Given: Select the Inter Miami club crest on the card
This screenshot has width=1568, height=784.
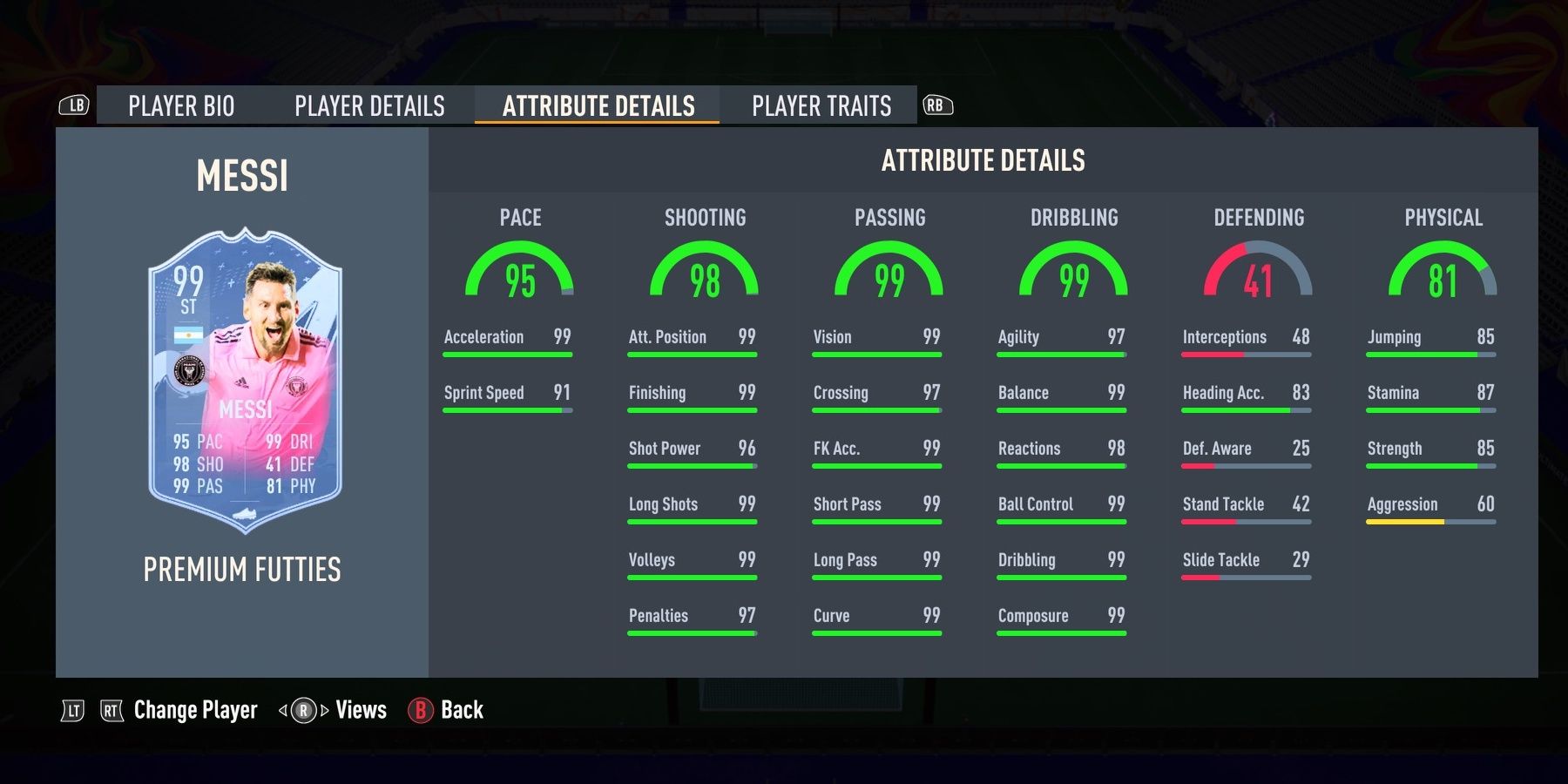Looking at the screenshot, I should (x=191, y=368).
